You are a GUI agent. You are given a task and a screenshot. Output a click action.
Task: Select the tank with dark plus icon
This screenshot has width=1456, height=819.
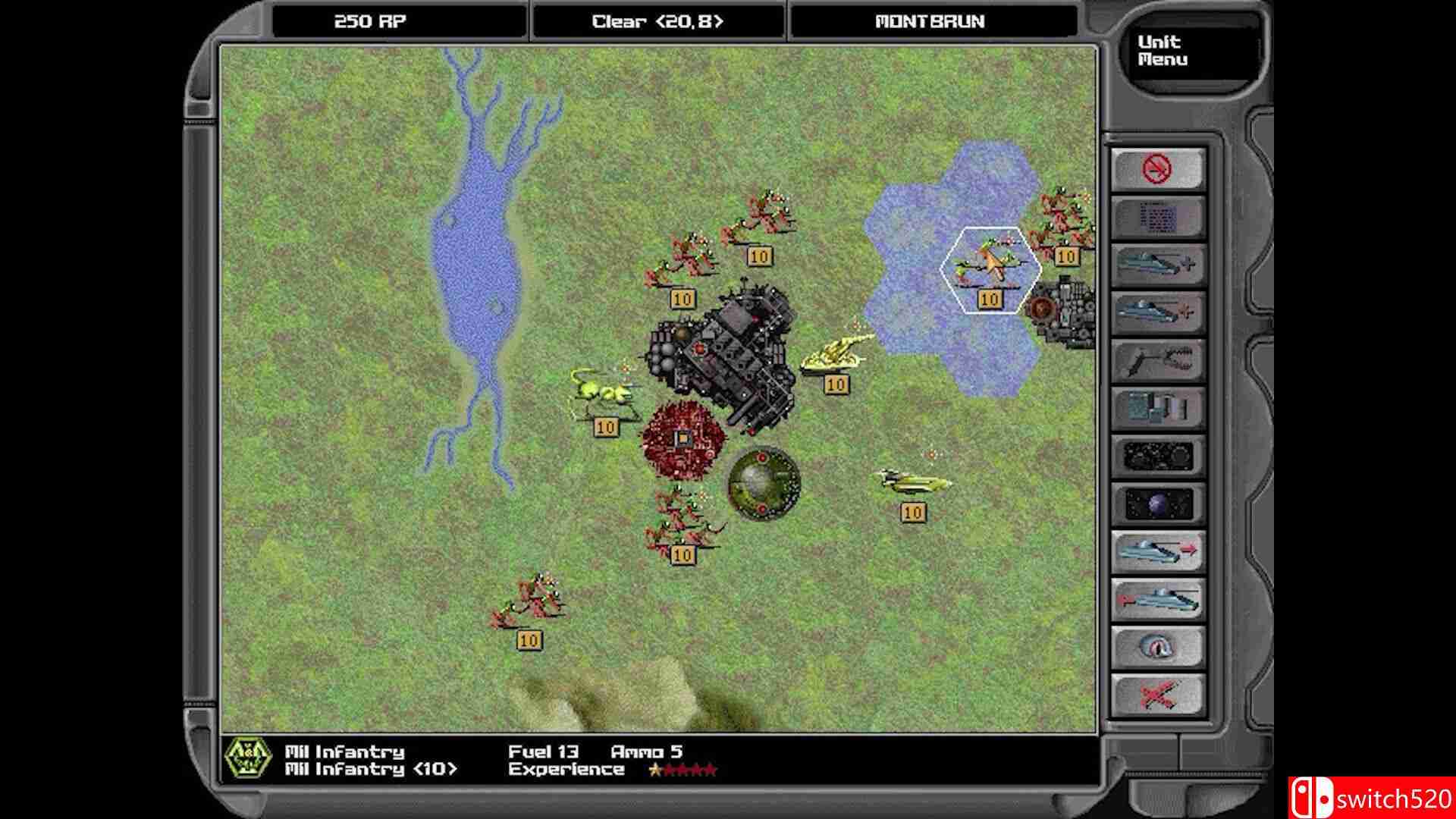tap(1157, 265)
